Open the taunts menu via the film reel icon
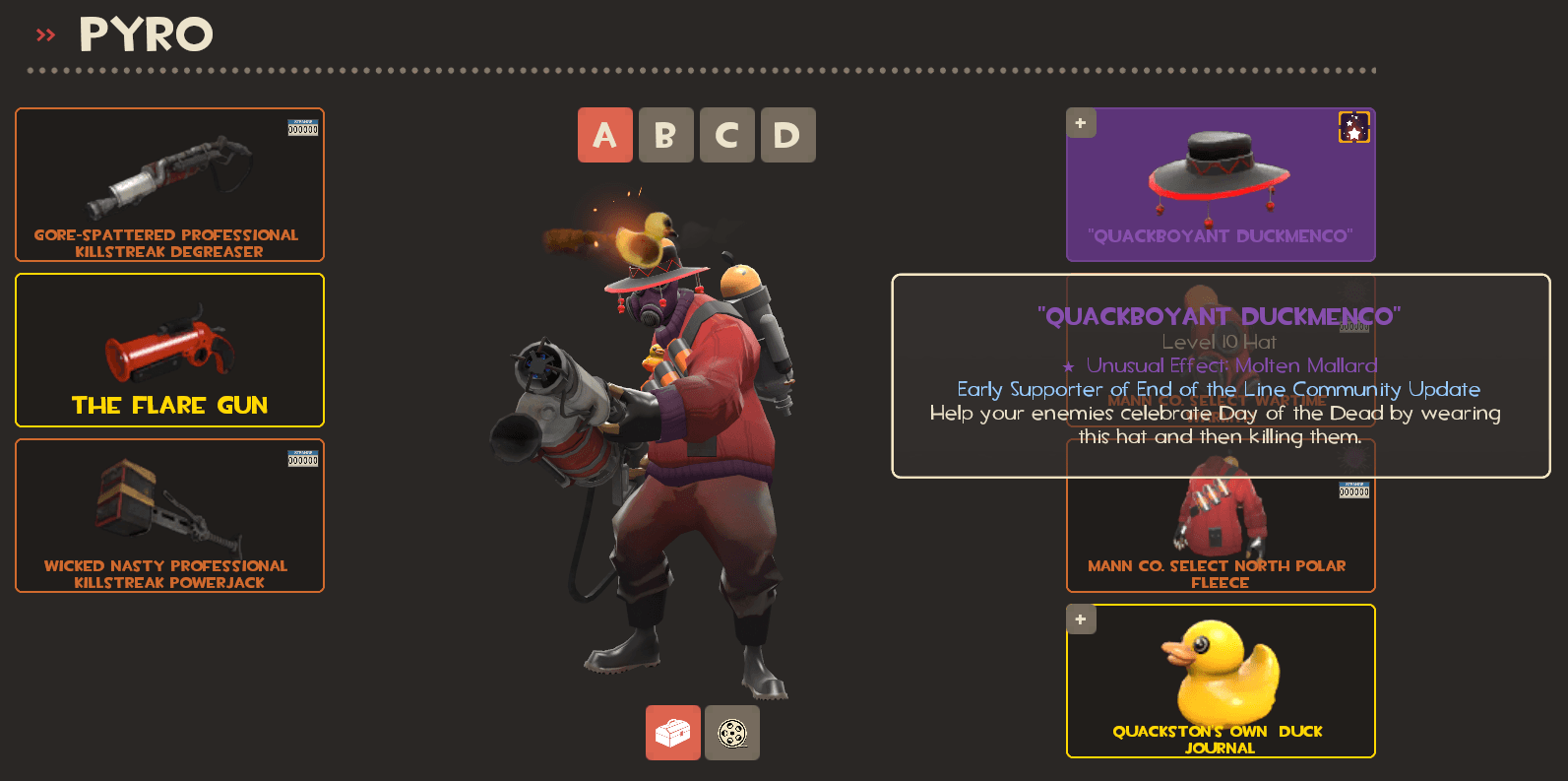The image size is (1568, 781). pos(731,732)
